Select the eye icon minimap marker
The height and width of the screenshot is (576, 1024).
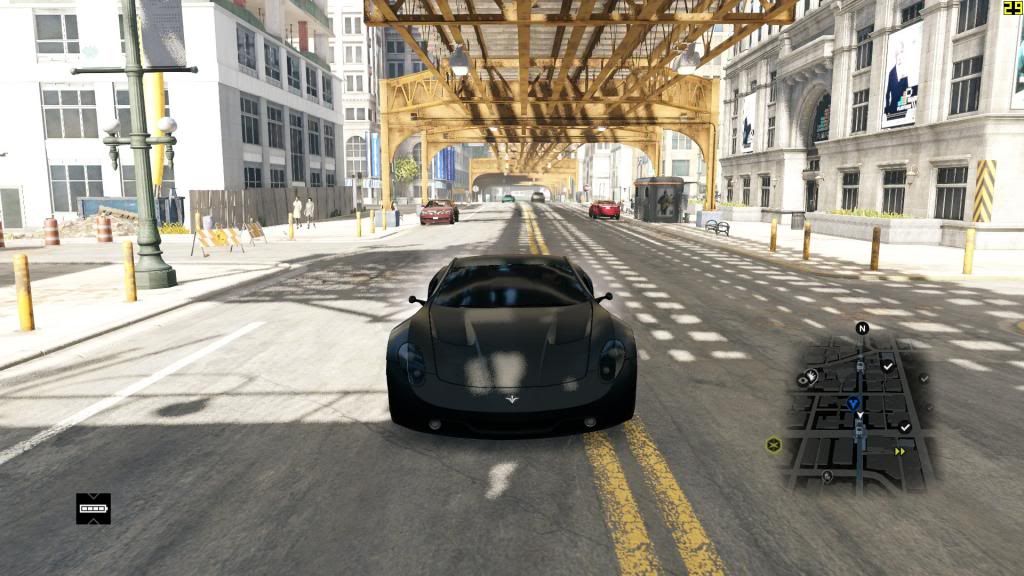click(x=804, y=379)
